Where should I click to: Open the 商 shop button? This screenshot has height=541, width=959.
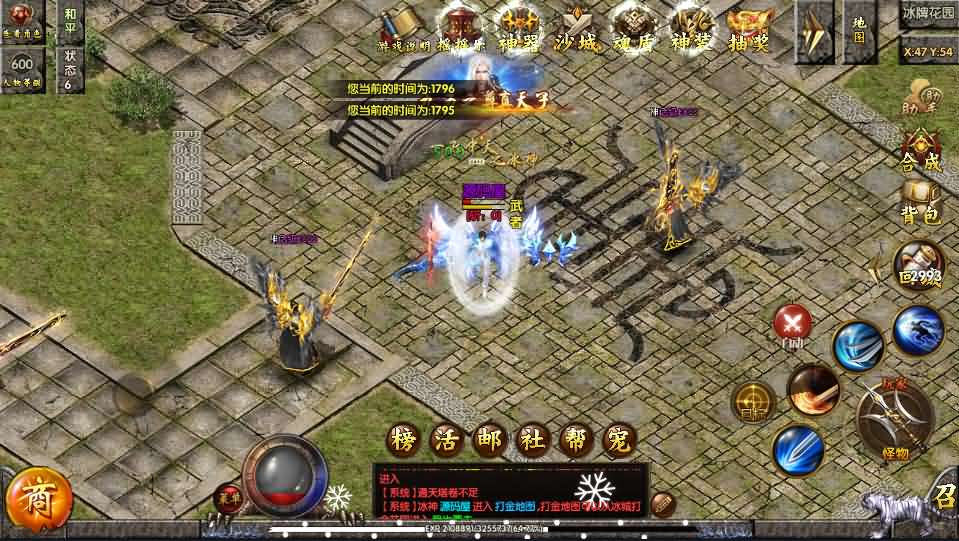pos(38,497)
